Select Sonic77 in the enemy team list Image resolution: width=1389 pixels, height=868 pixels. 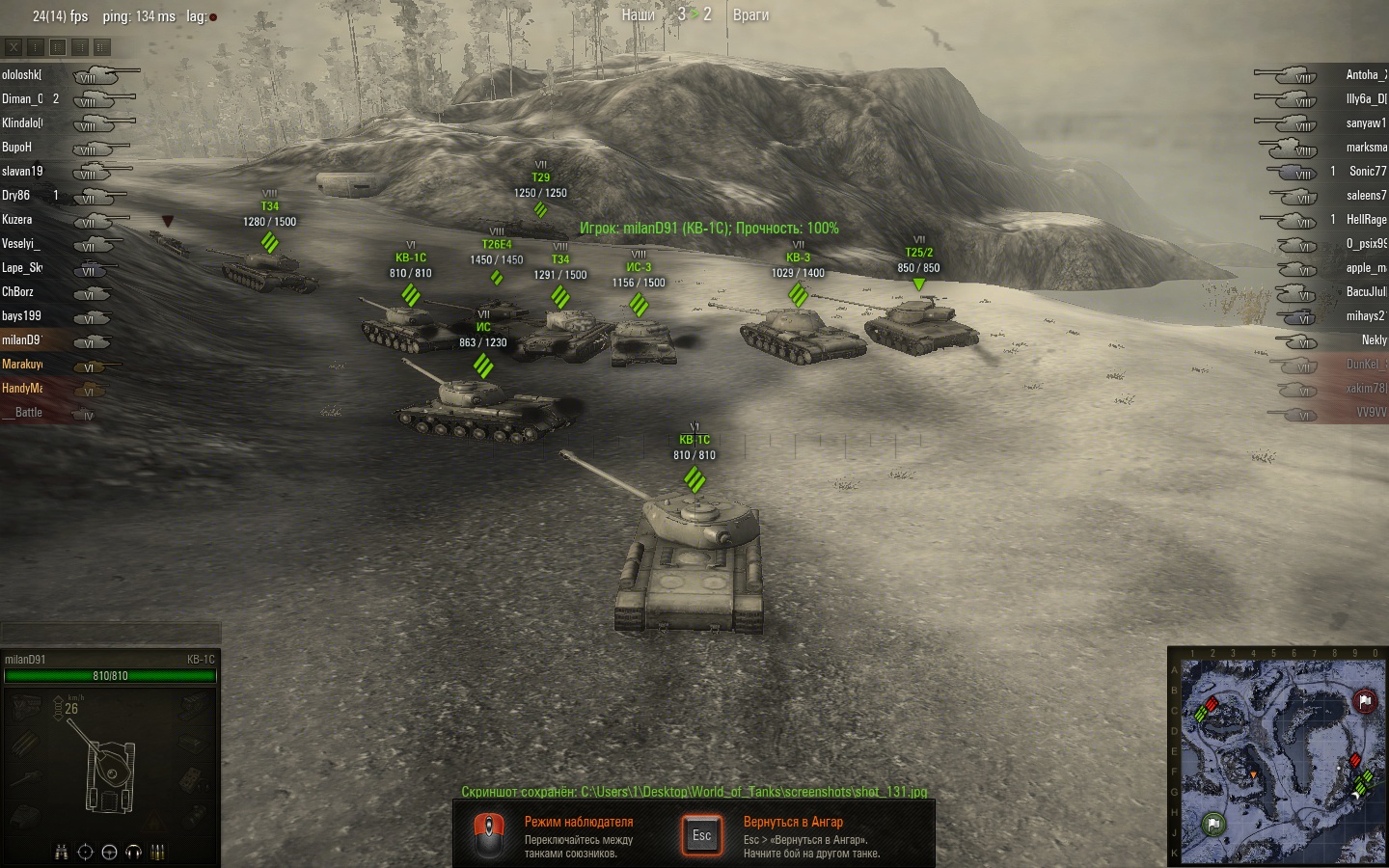[x=1367, y=172]
